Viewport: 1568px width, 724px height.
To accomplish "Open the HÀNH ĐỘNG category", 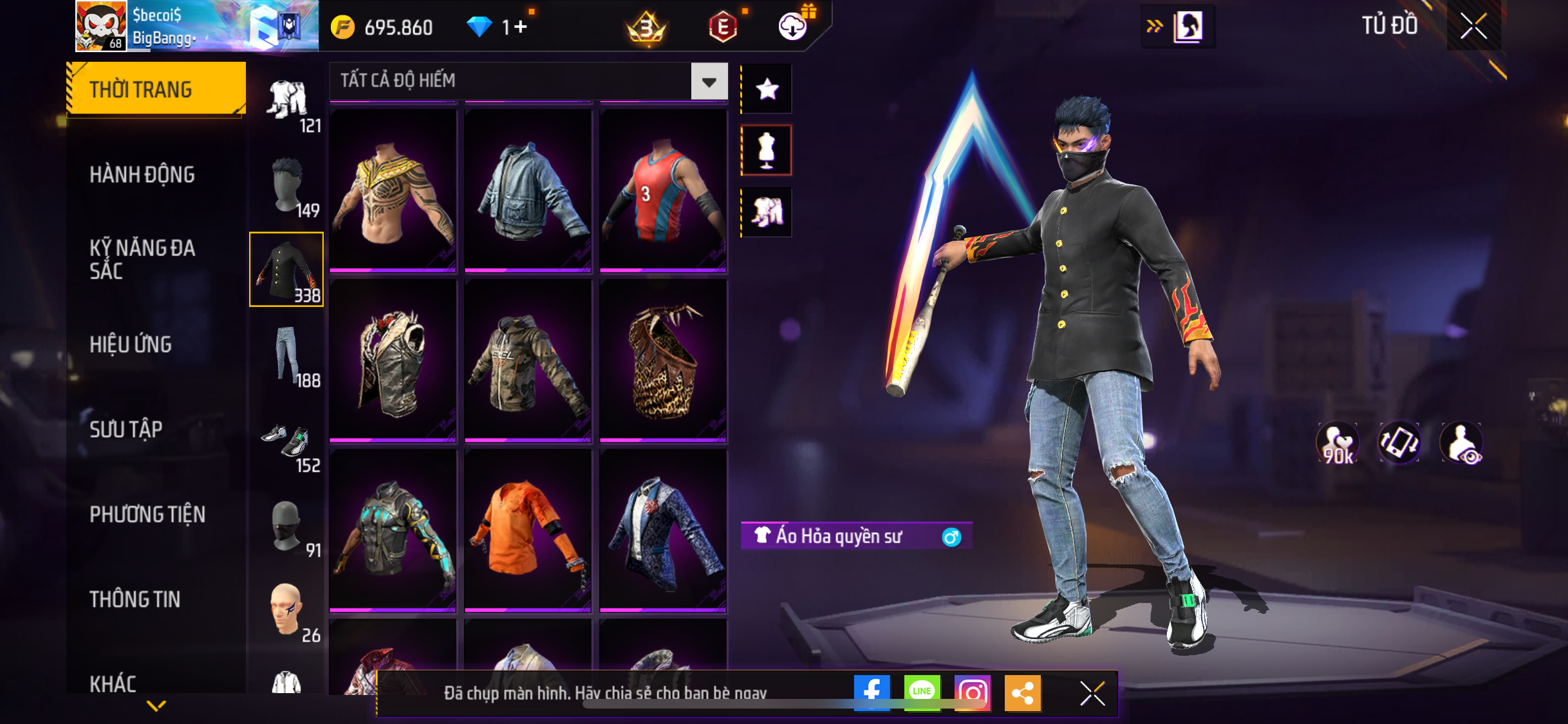I will (142, 174).
